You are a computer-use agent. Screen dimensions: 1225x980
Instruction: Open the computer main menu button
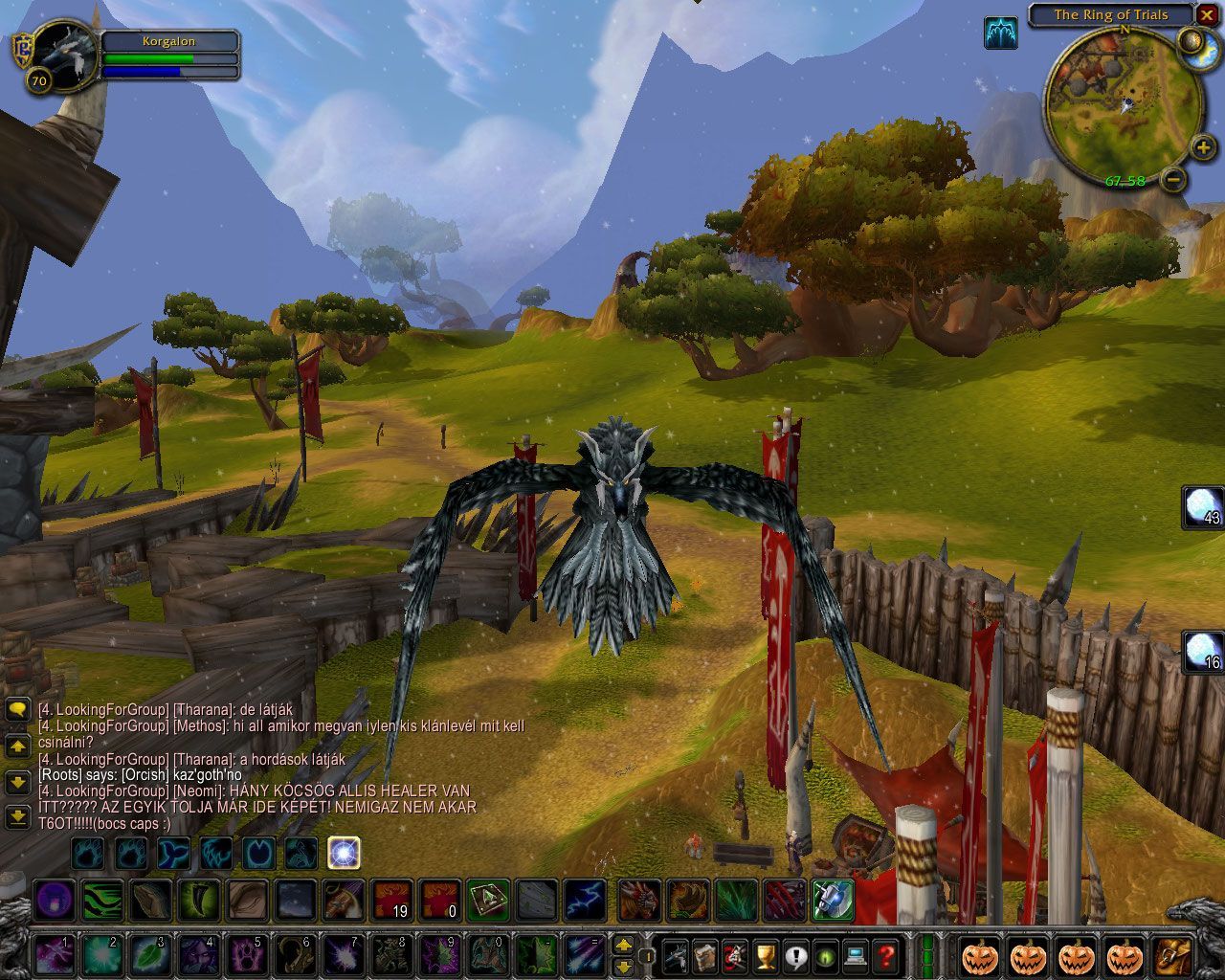(x=856, y=955)
